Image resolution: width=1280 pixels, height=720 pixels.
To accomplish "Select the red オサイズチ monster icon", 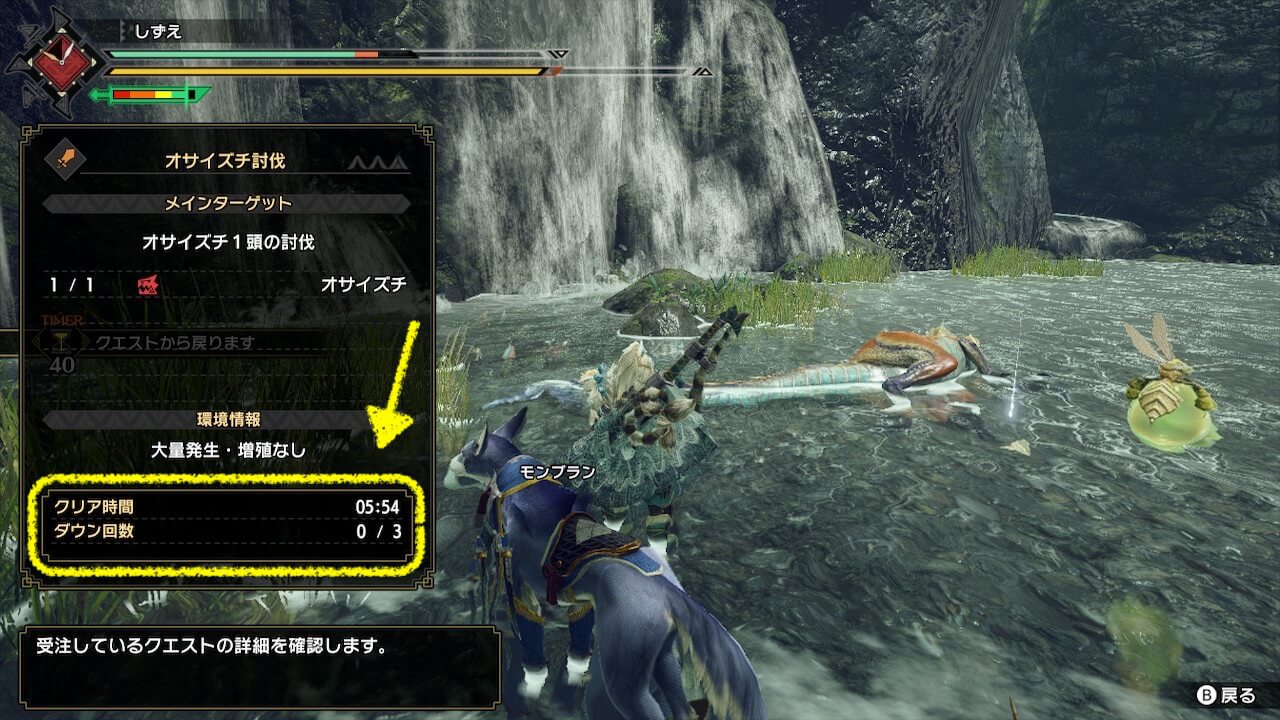I will tap(147, 286).
